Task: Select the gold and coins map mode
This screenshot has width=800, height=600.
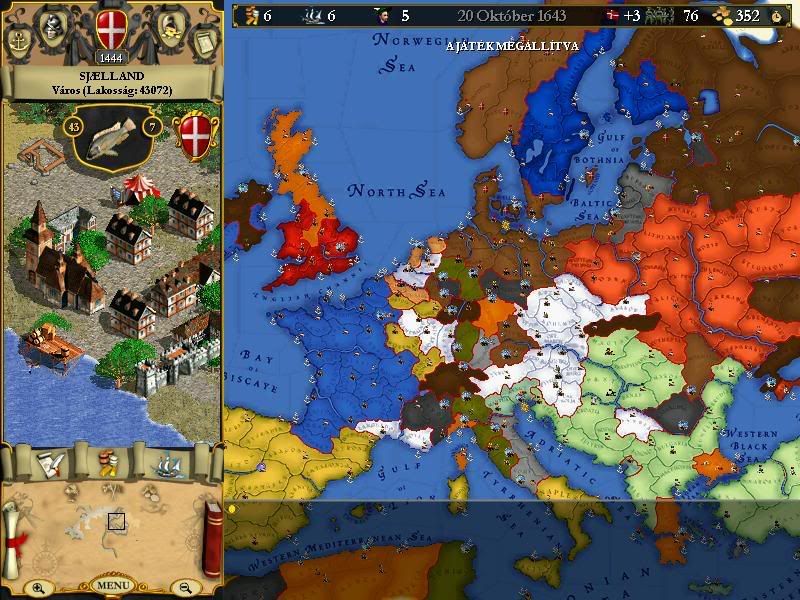Action: [108, 463]
